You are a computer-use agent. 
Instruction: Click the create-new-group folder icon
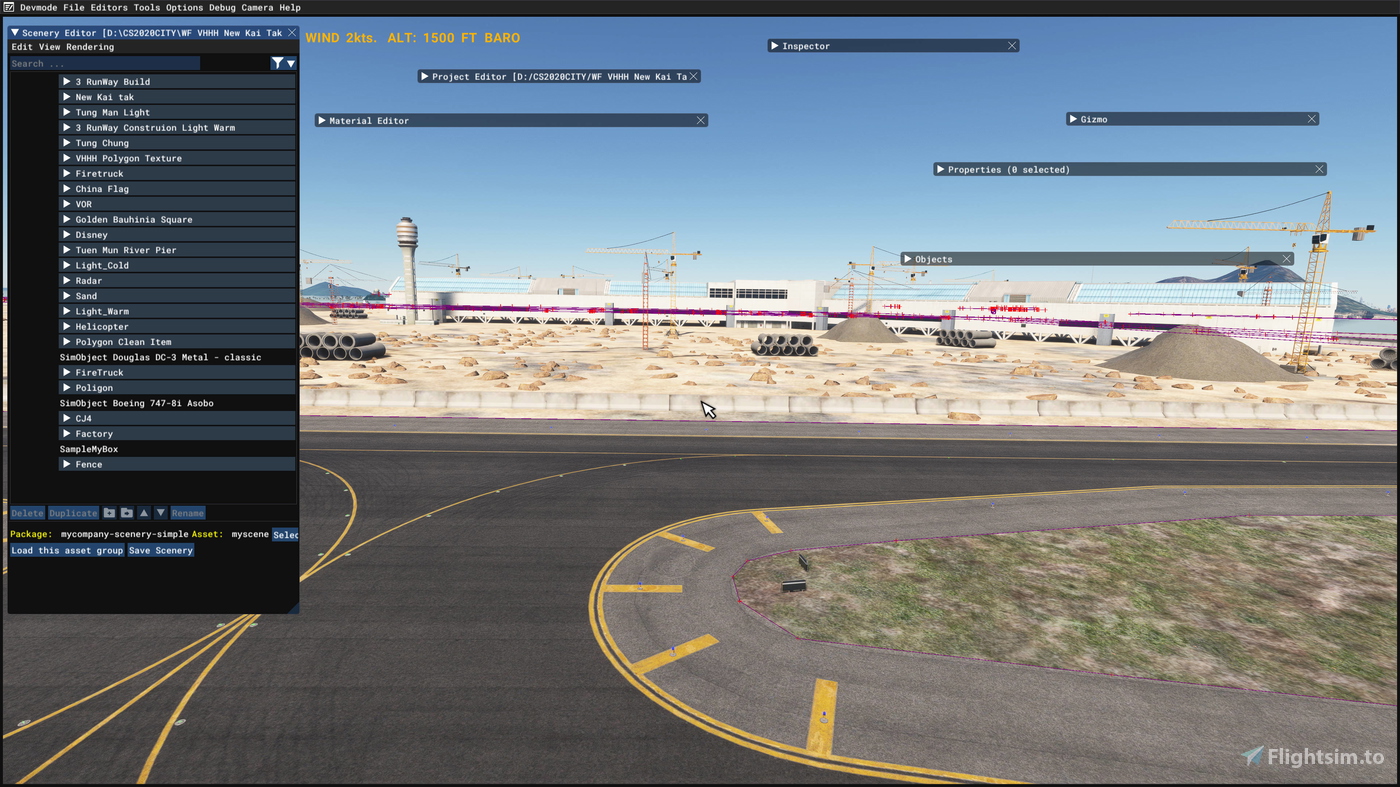108,512
